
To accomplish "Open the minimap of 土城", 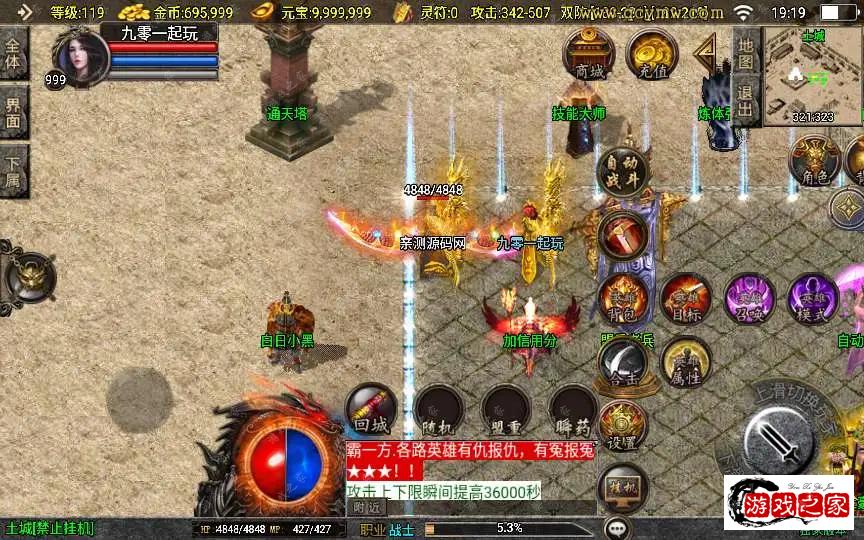I will (811, 75).
